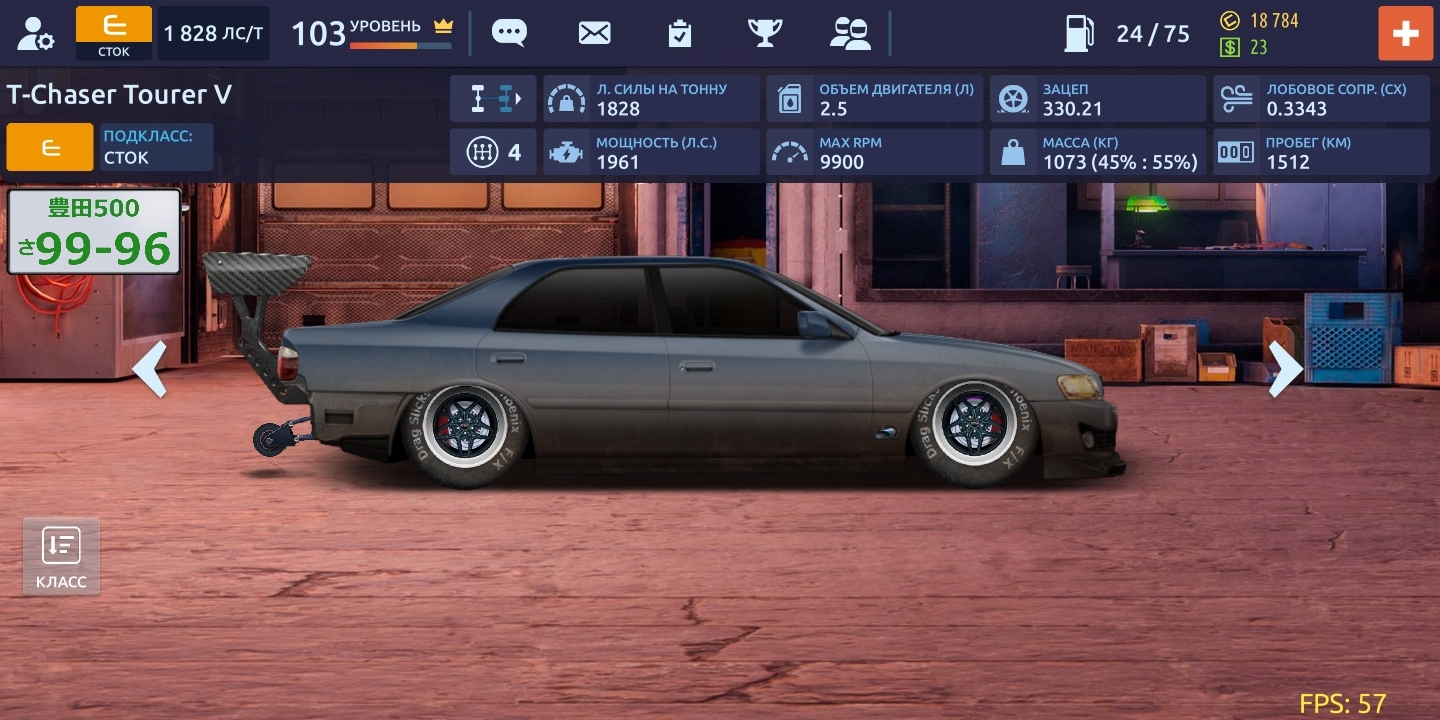Show the next car with right arrow
This screenshot has width=1440, height=720.
[x=1285, y=369]
